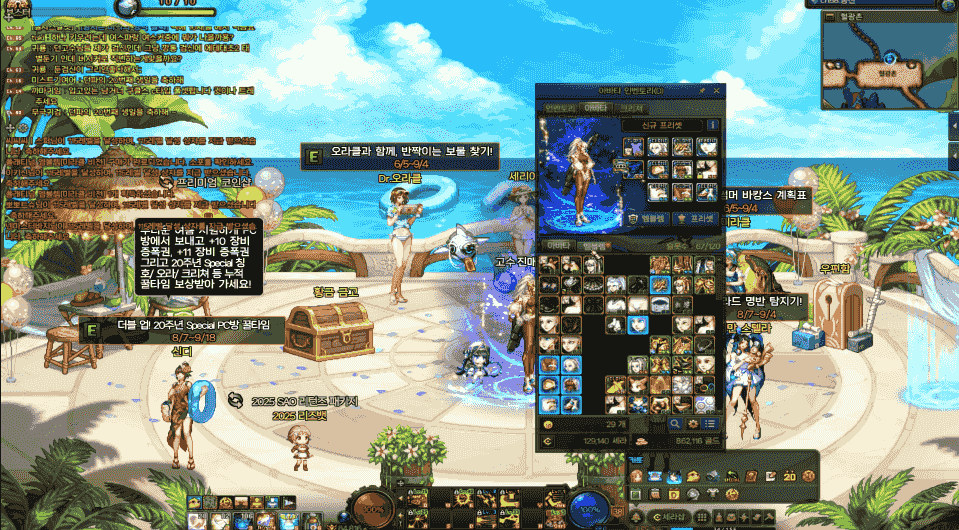Select the 엠블렘 sub-tab above the item grid
959x530 pixels.
tap(595, 245)
